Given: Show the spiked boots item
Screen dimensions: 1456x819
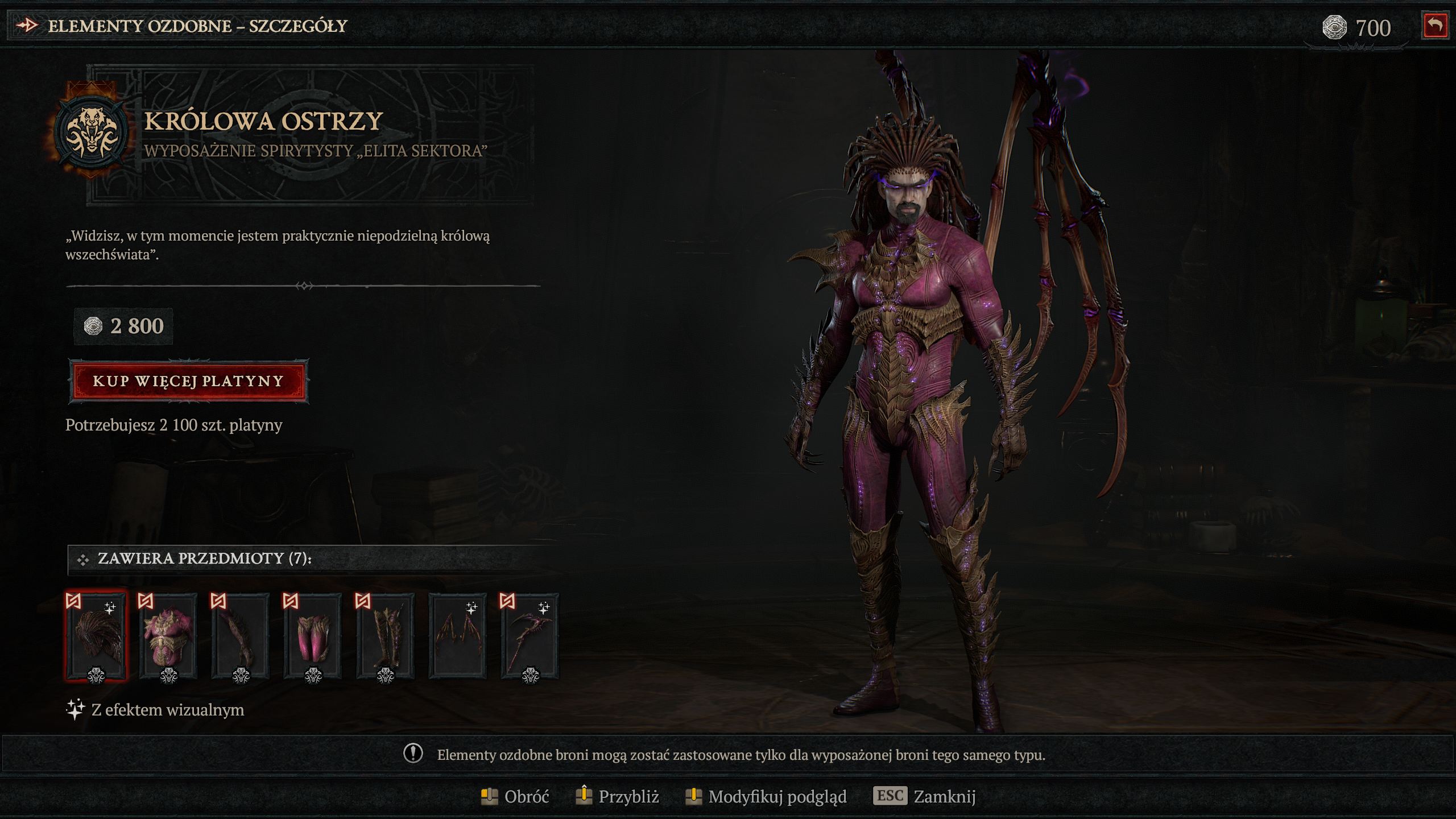Looking at the screenshot, I should tap(385, 636).
